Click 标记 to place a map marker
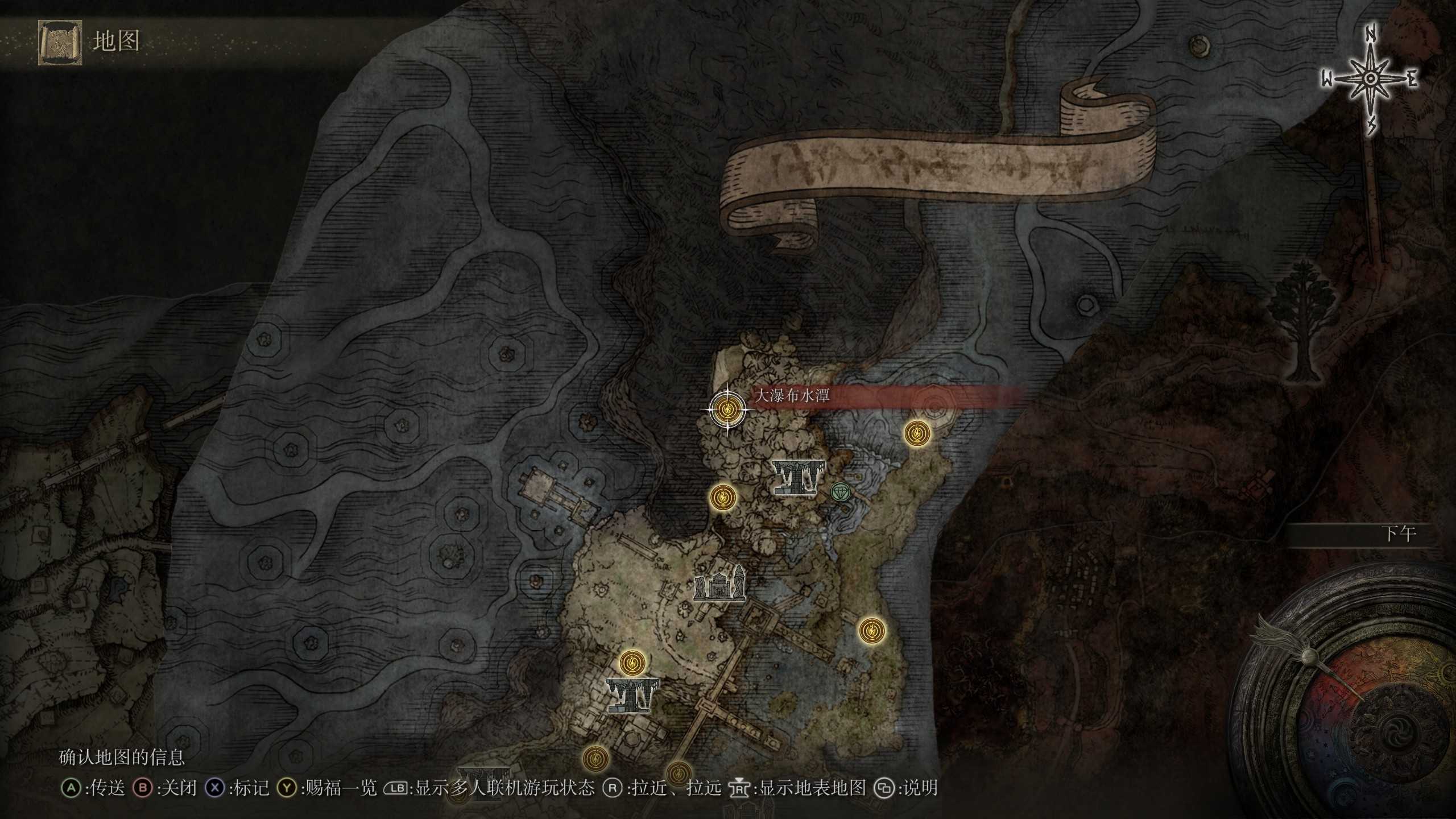 (x=249, y=788)
